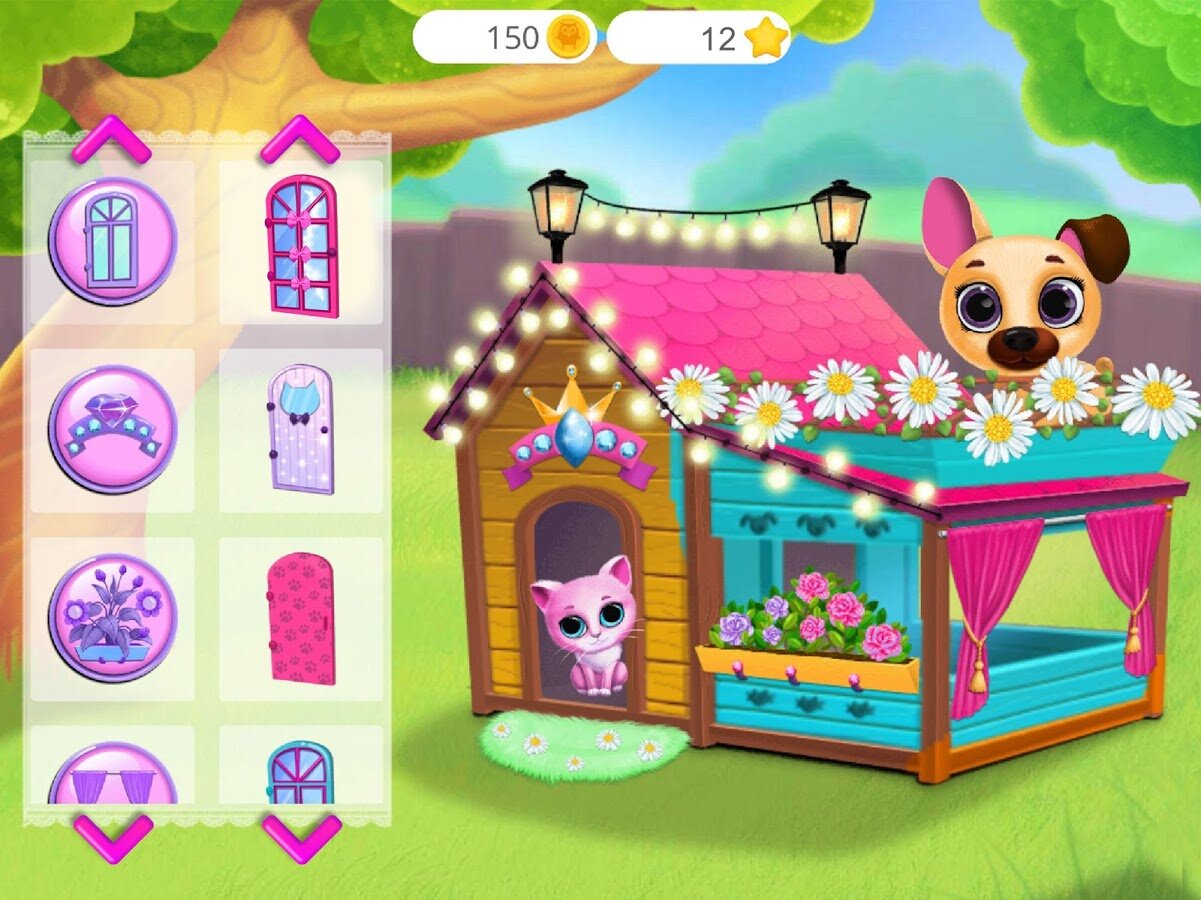Viewport: 1201px width, 900px height.
Task: Select the teal arched window item
Action: (x=301, y=773)
